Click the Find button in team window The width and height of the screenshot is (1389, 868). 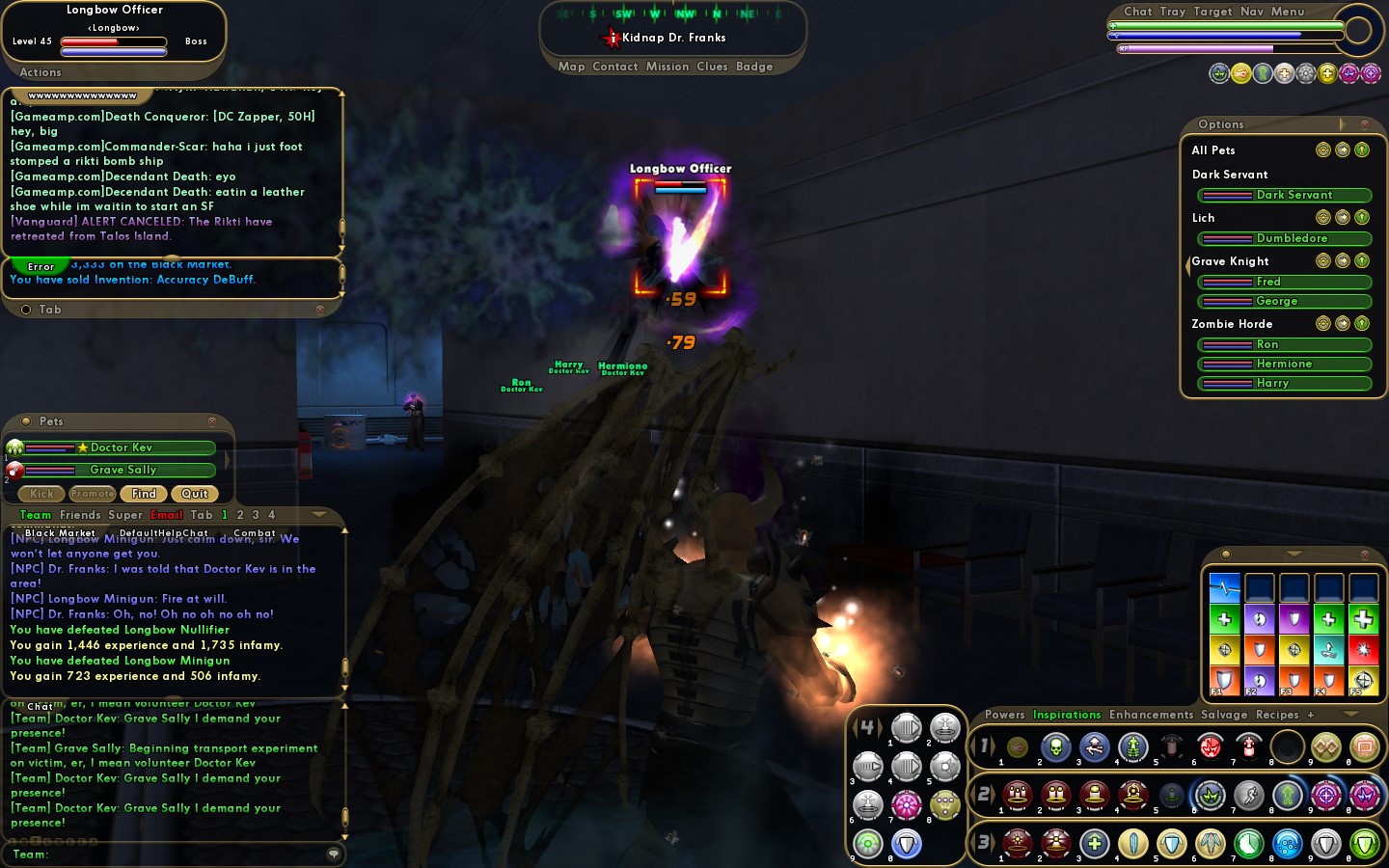click(x=144, y=494)
